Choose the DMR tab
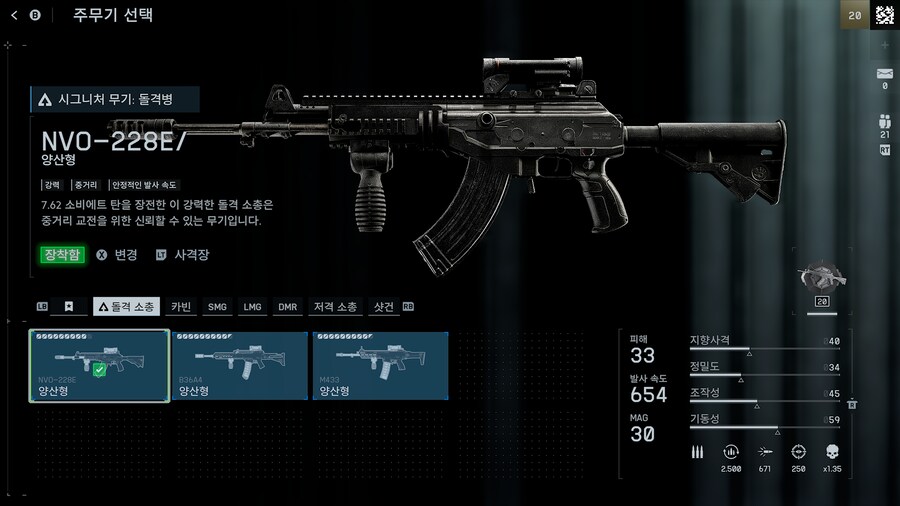This screenshot has width=900, height=506. (x=288, y=307)
